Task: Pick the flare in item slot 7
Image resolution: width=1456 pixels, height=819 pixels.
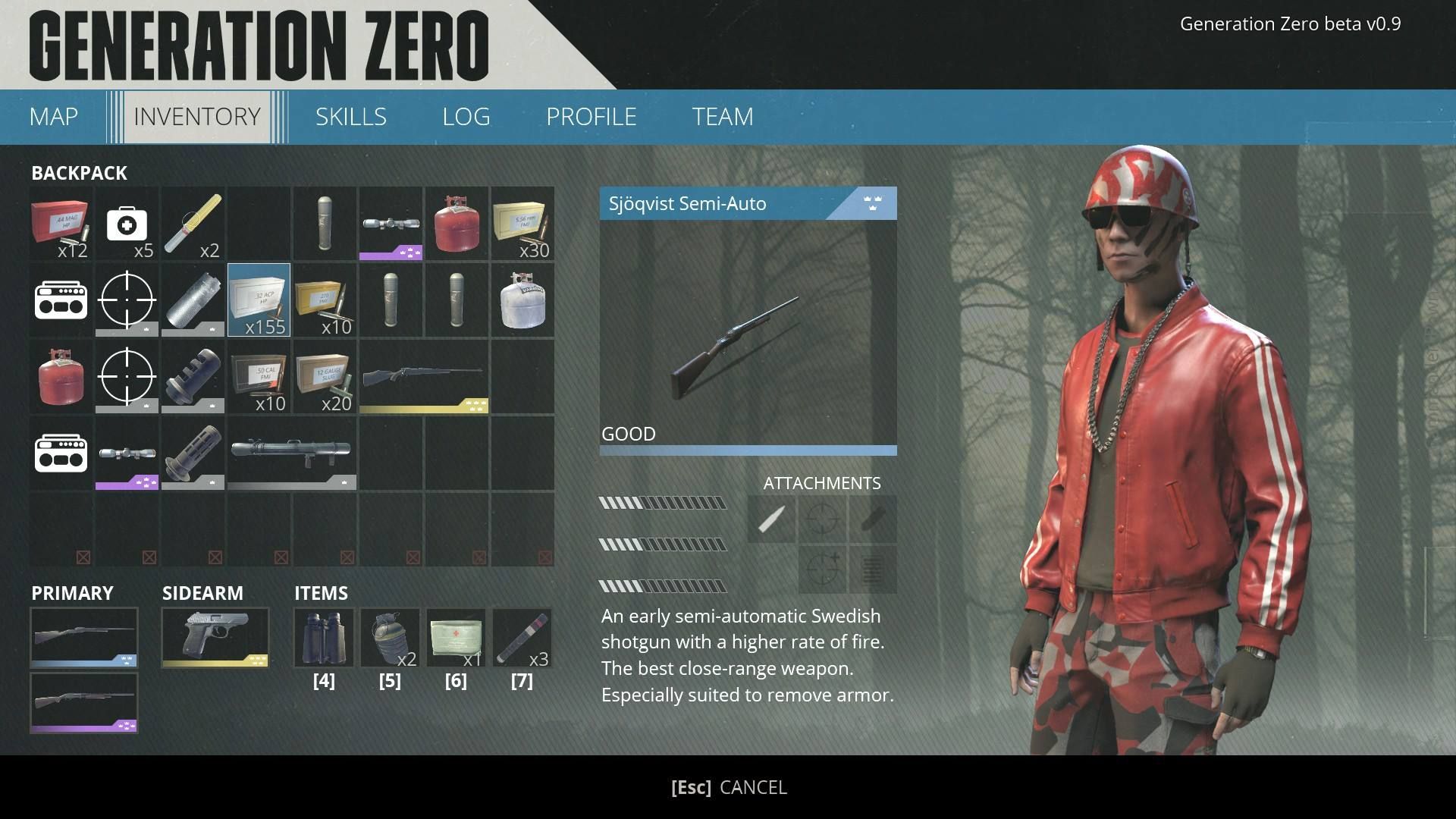Action: click(522, 638)
